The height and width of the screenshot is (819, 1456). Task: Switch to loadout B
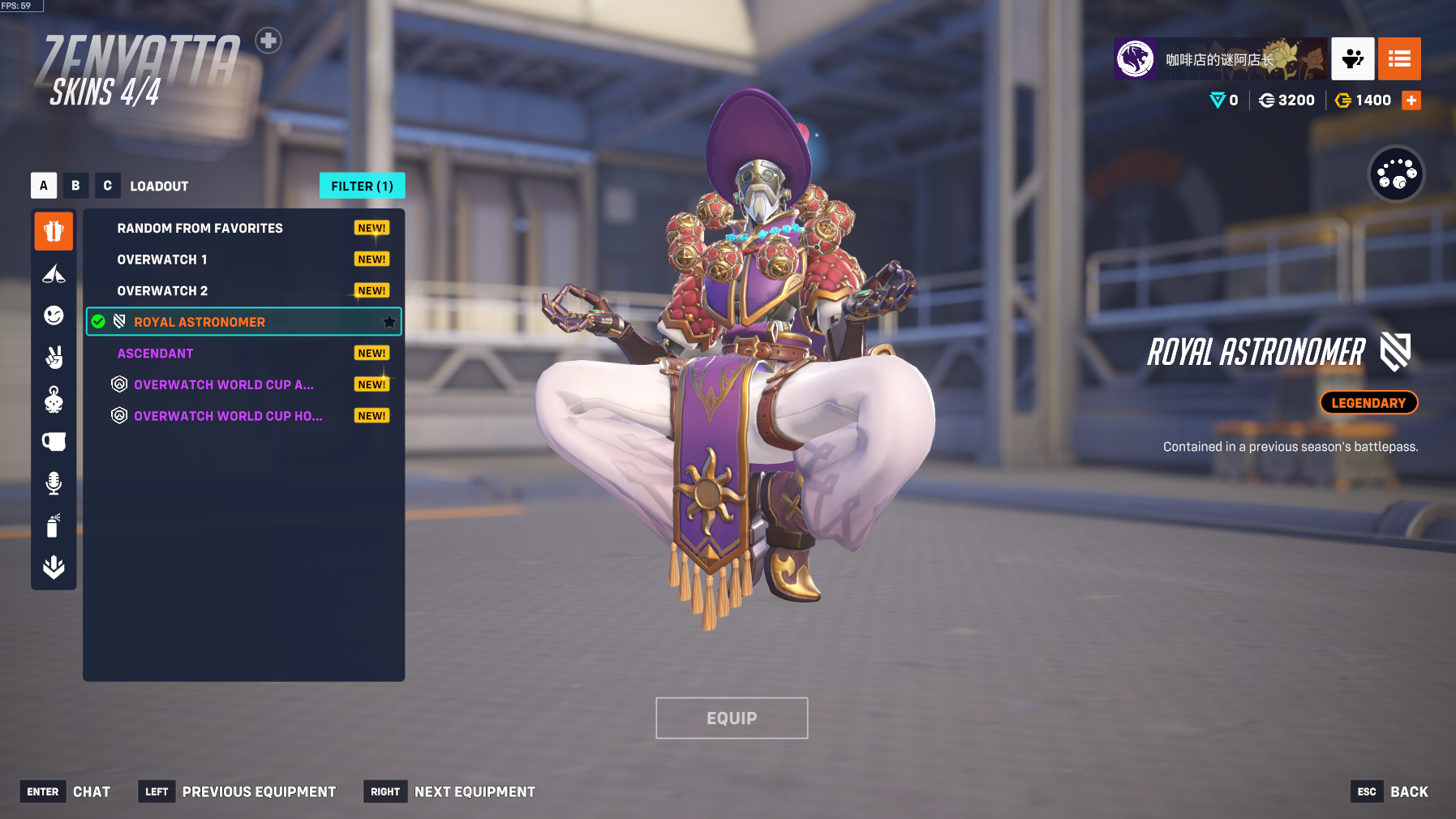pyautogui.click(x=75, y=186)
